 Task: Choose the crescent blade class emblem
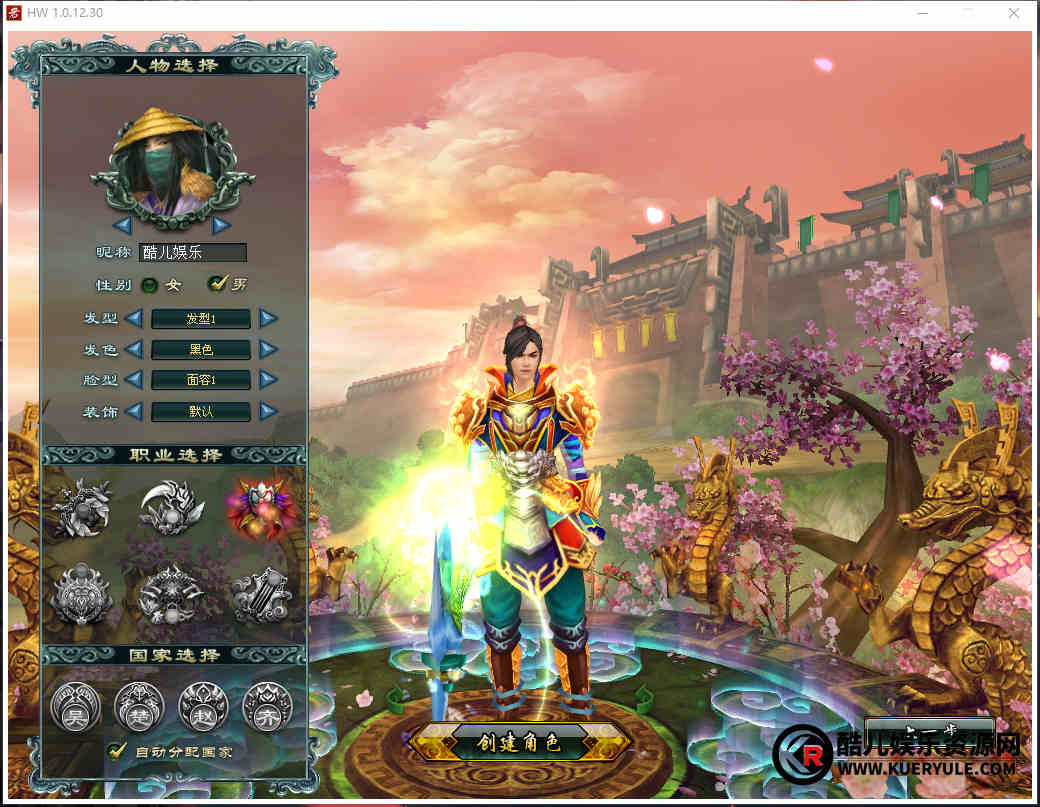coord(171,508)
